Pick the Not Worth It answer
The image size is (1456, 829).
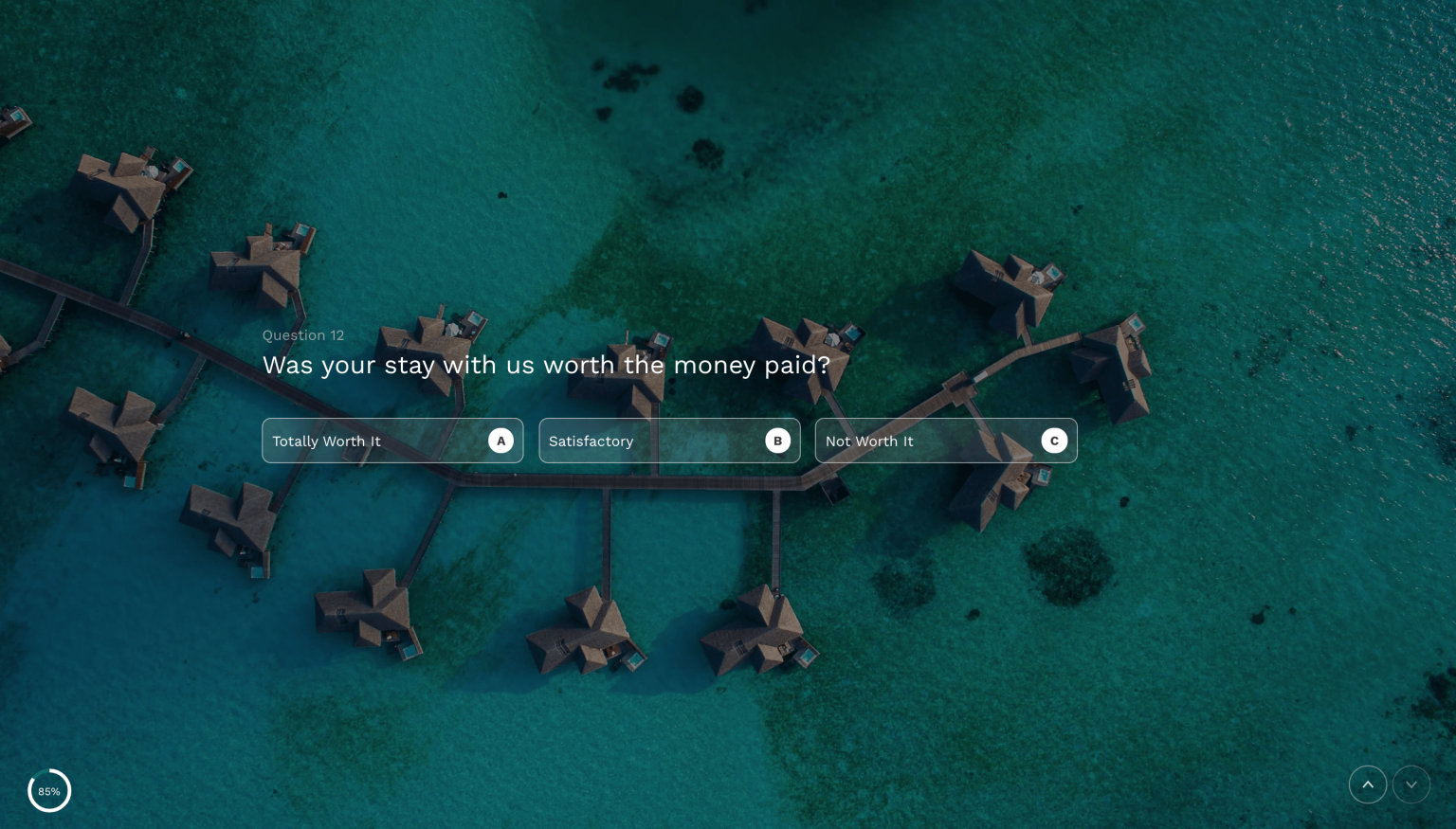click(x=945, y=441)
